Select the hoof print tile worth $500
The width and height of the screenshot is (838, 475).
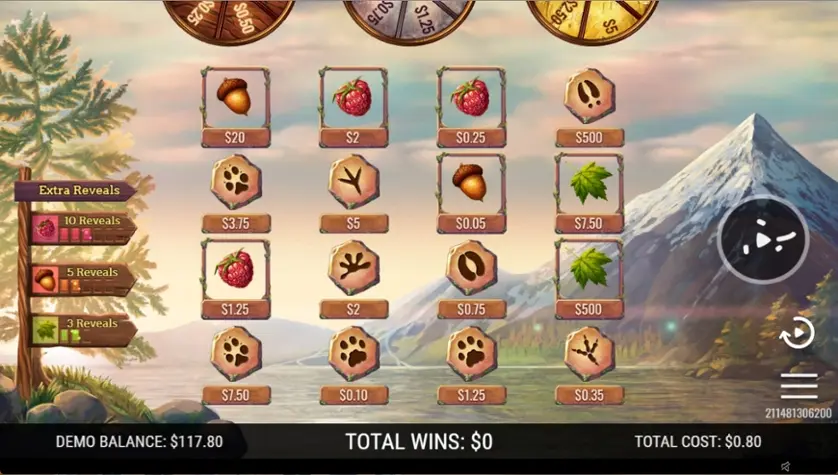[589, 97]
